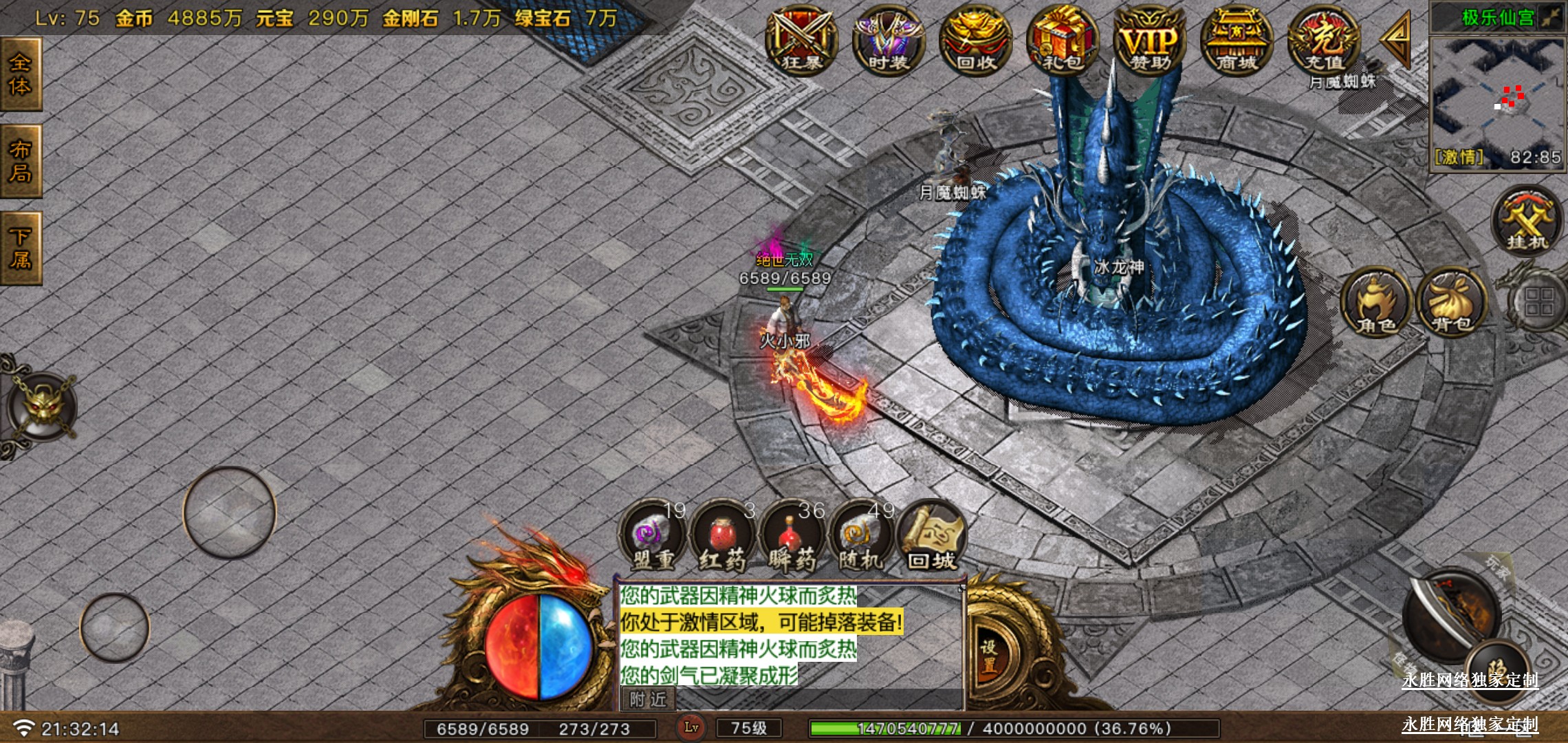Use the 回城 return-to-town scroll
This screenshot has height=743, width=1568.
tap(932, 538)
